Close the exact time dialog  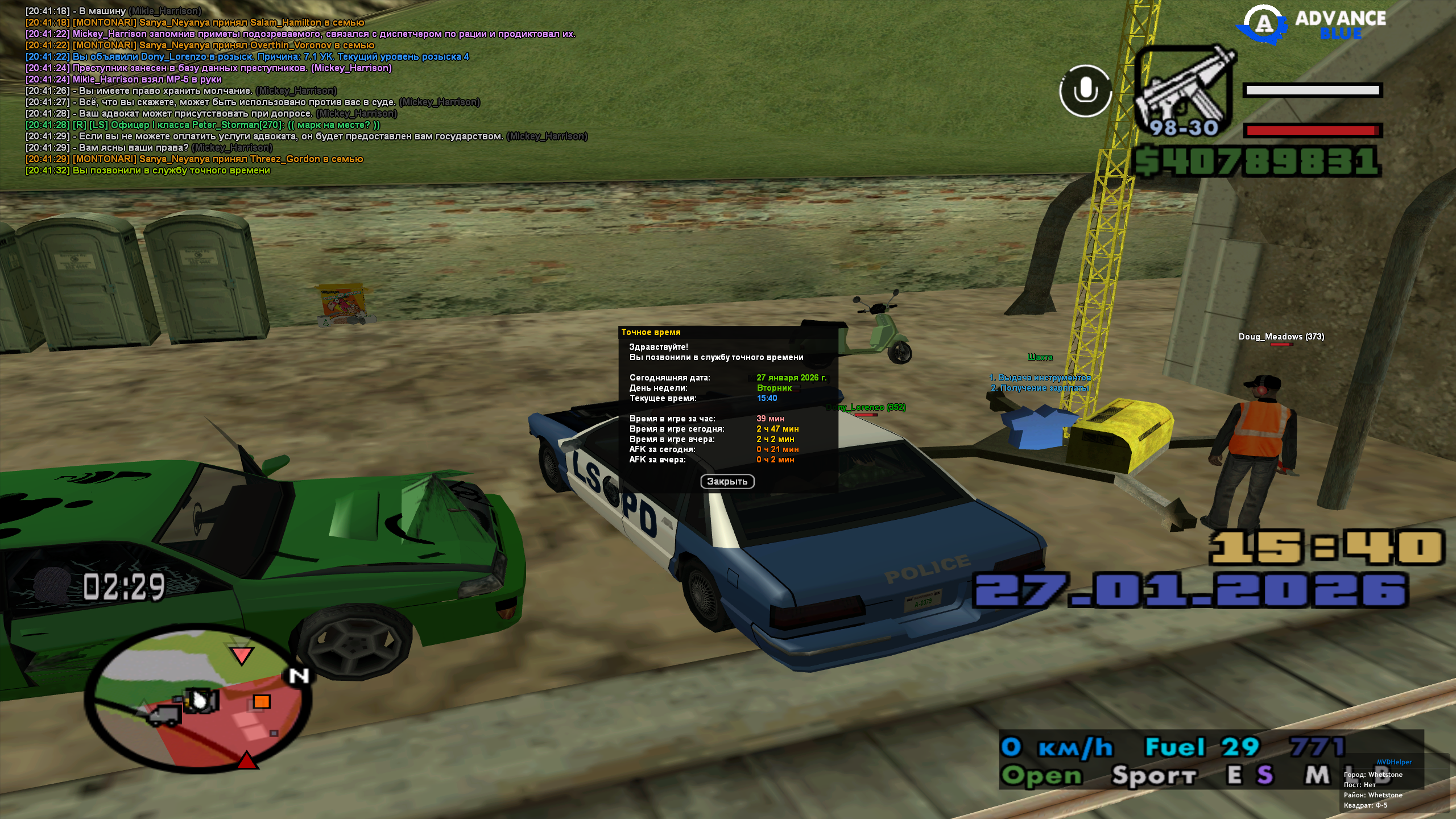tap(727, 482)
